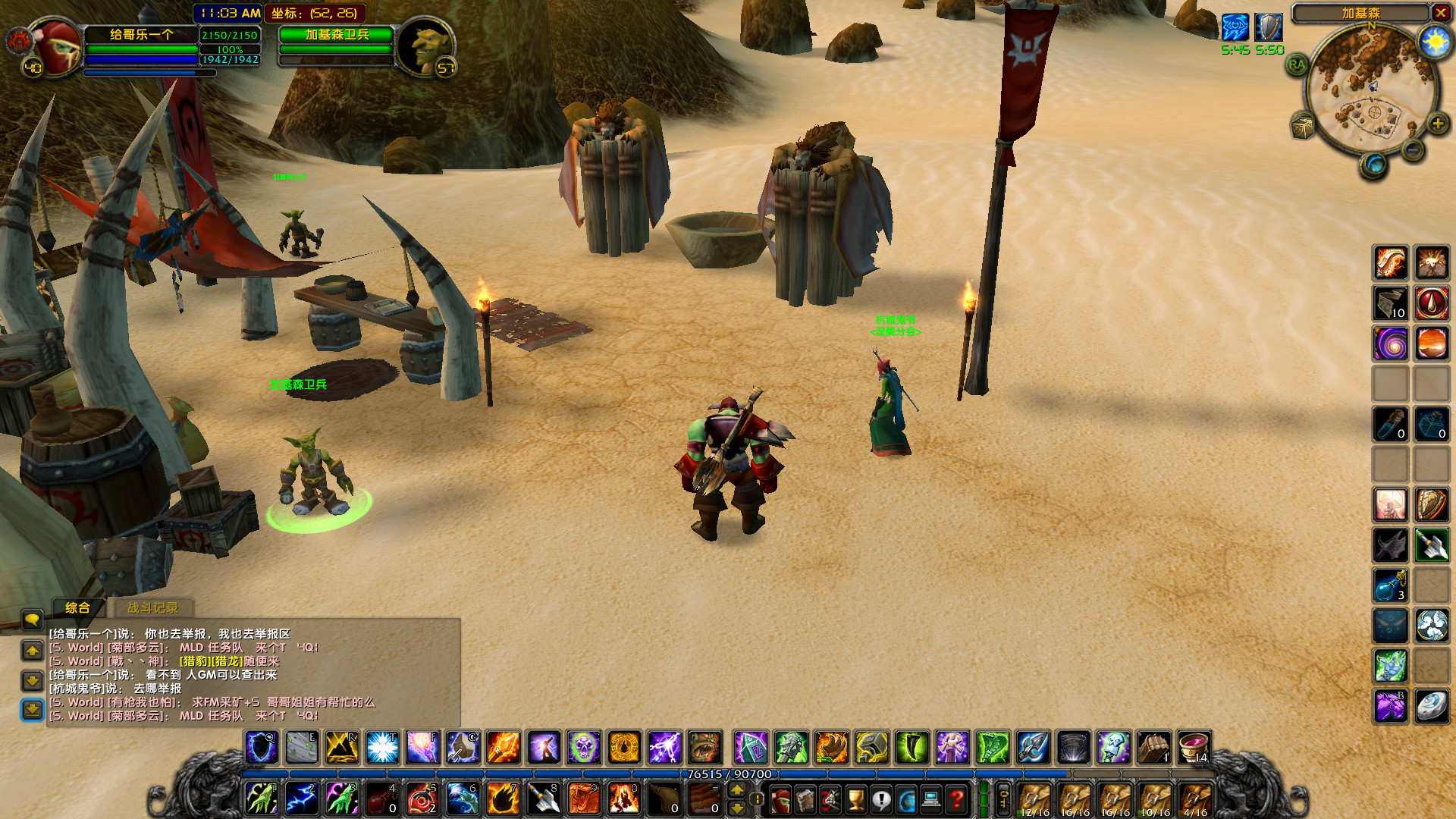Image resolution: width=1456 pixels, height=819 pixels.
Task: Open the Help red question mark icon
Action: 955,800
